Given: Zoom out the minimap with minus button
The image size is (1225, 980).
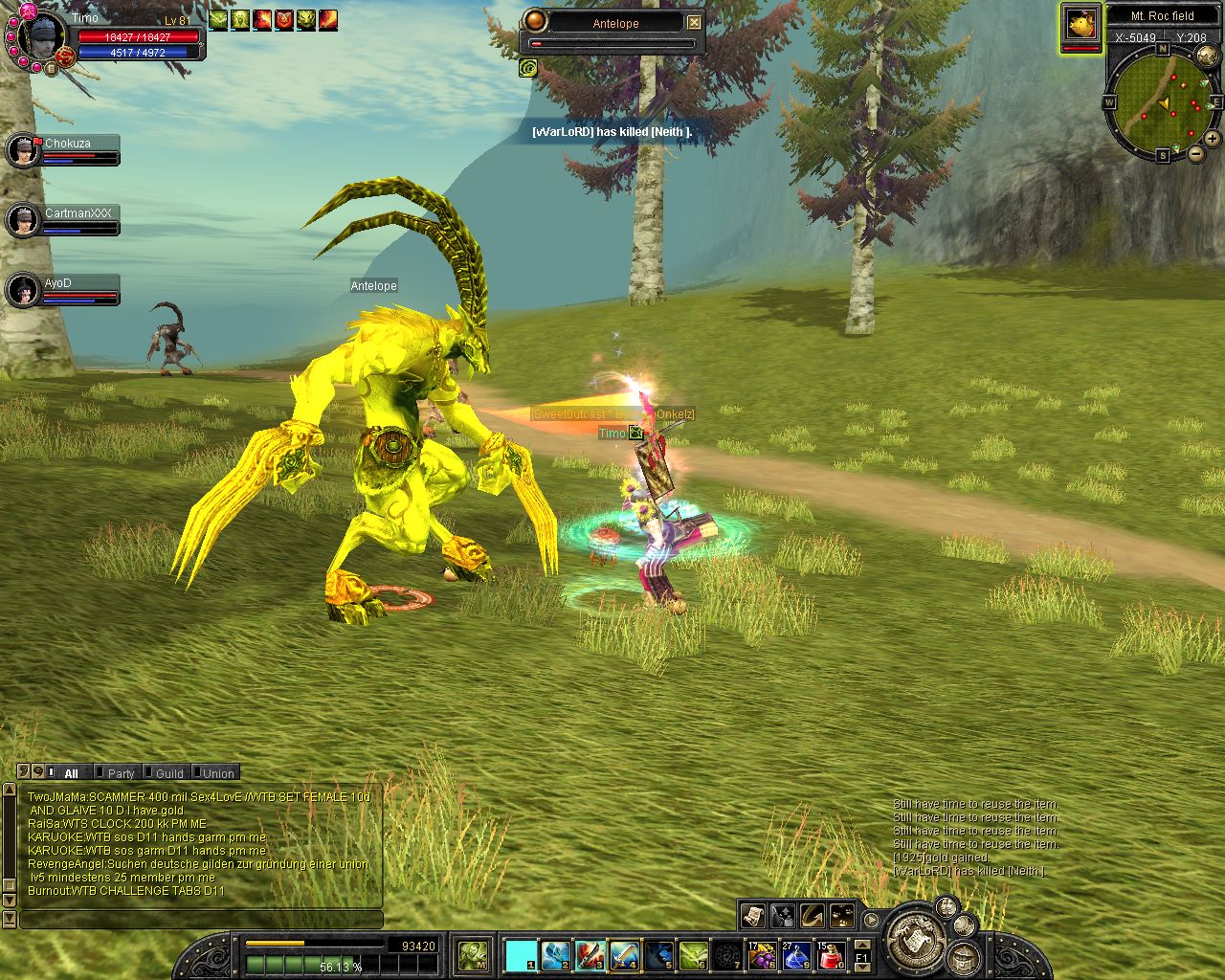Looking at the screenshot, I should tap(1195, 153).
